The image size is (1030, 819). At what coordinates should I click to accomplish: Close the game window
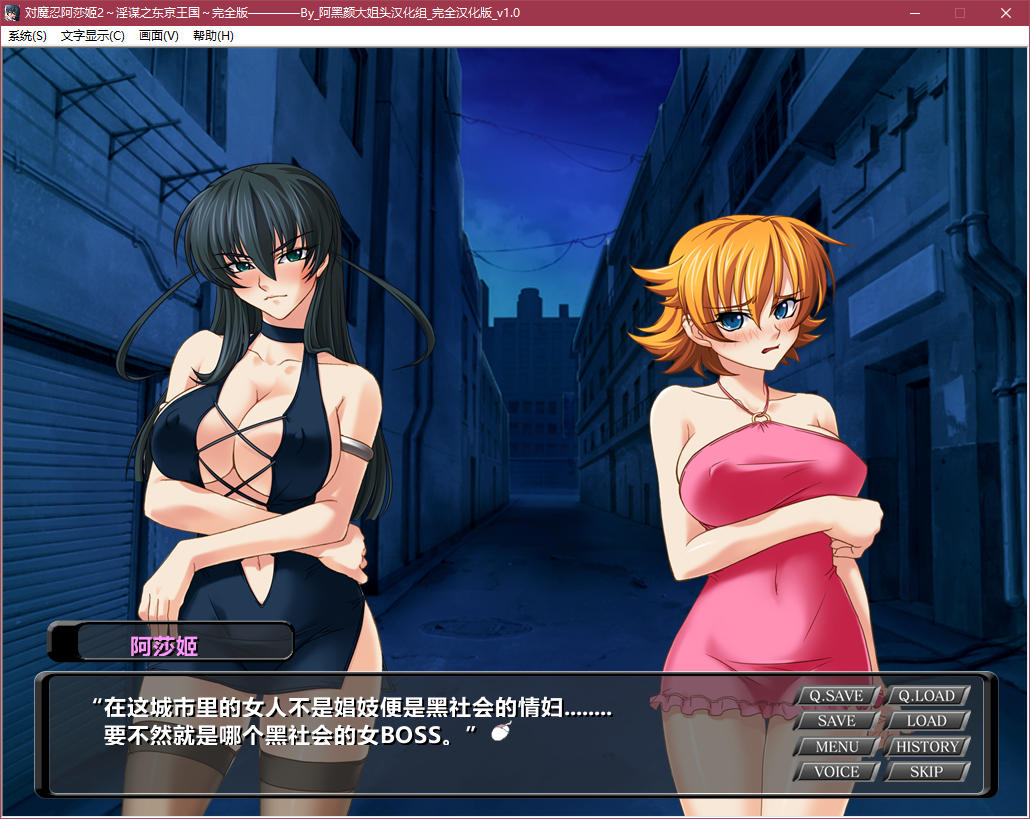tap(1006, 13)
